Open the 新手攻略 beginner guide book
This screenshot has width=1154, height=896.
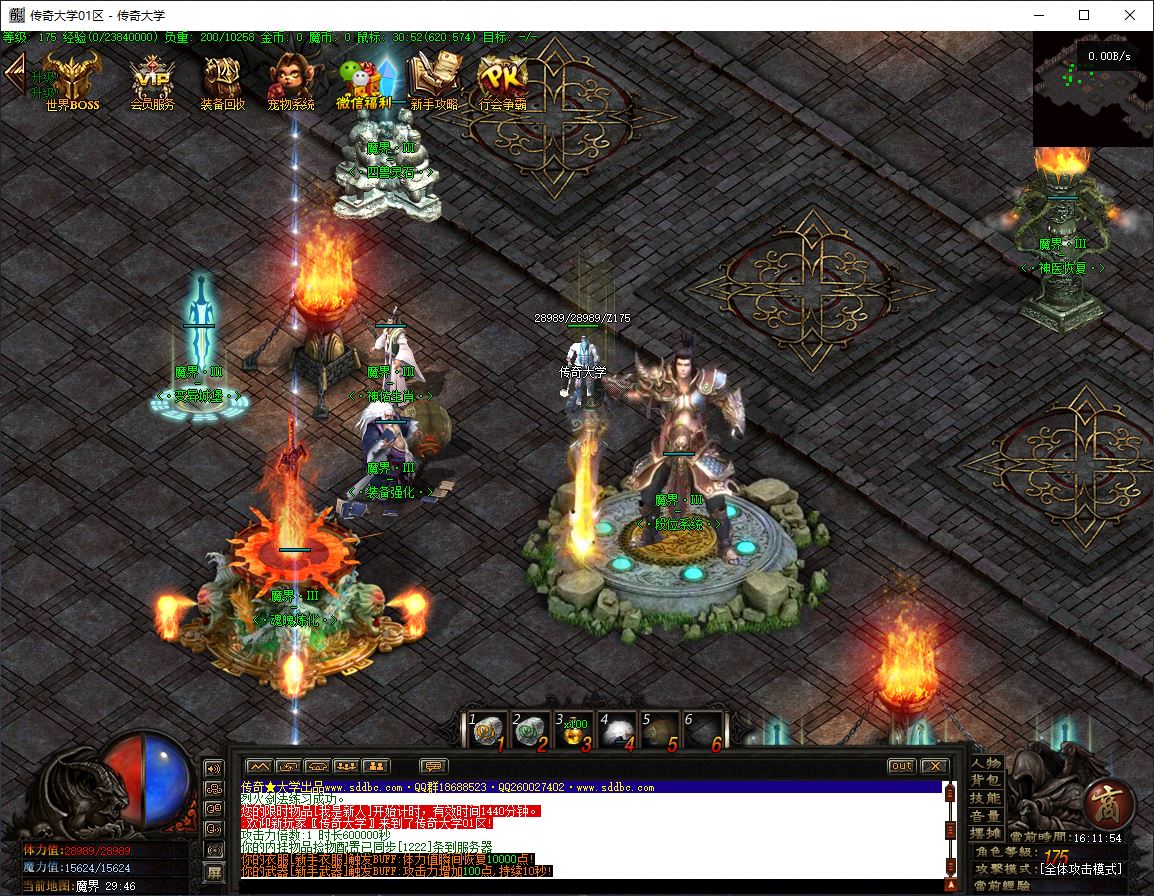[434, 78]
